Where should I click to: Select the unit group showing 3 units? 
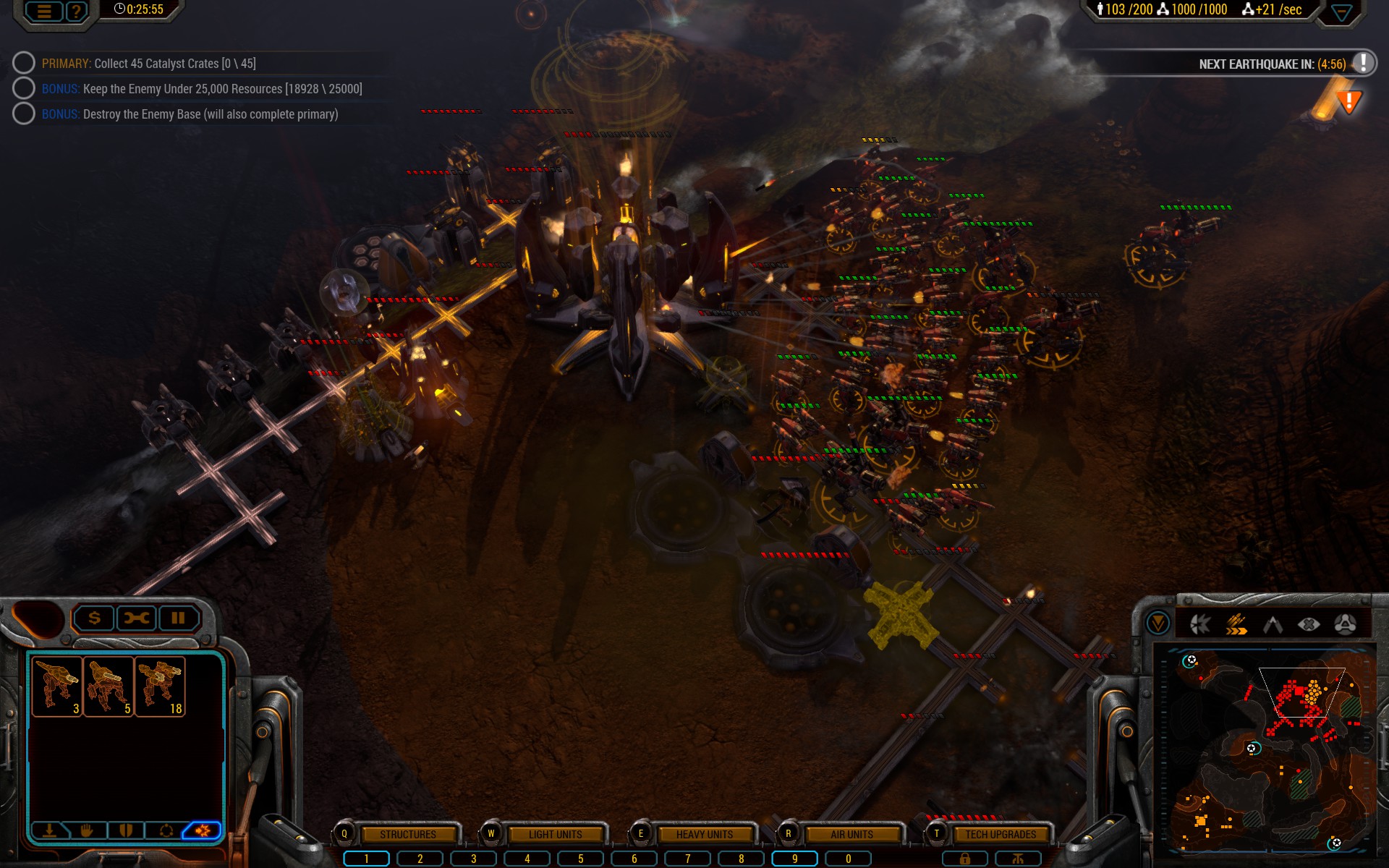57,686
